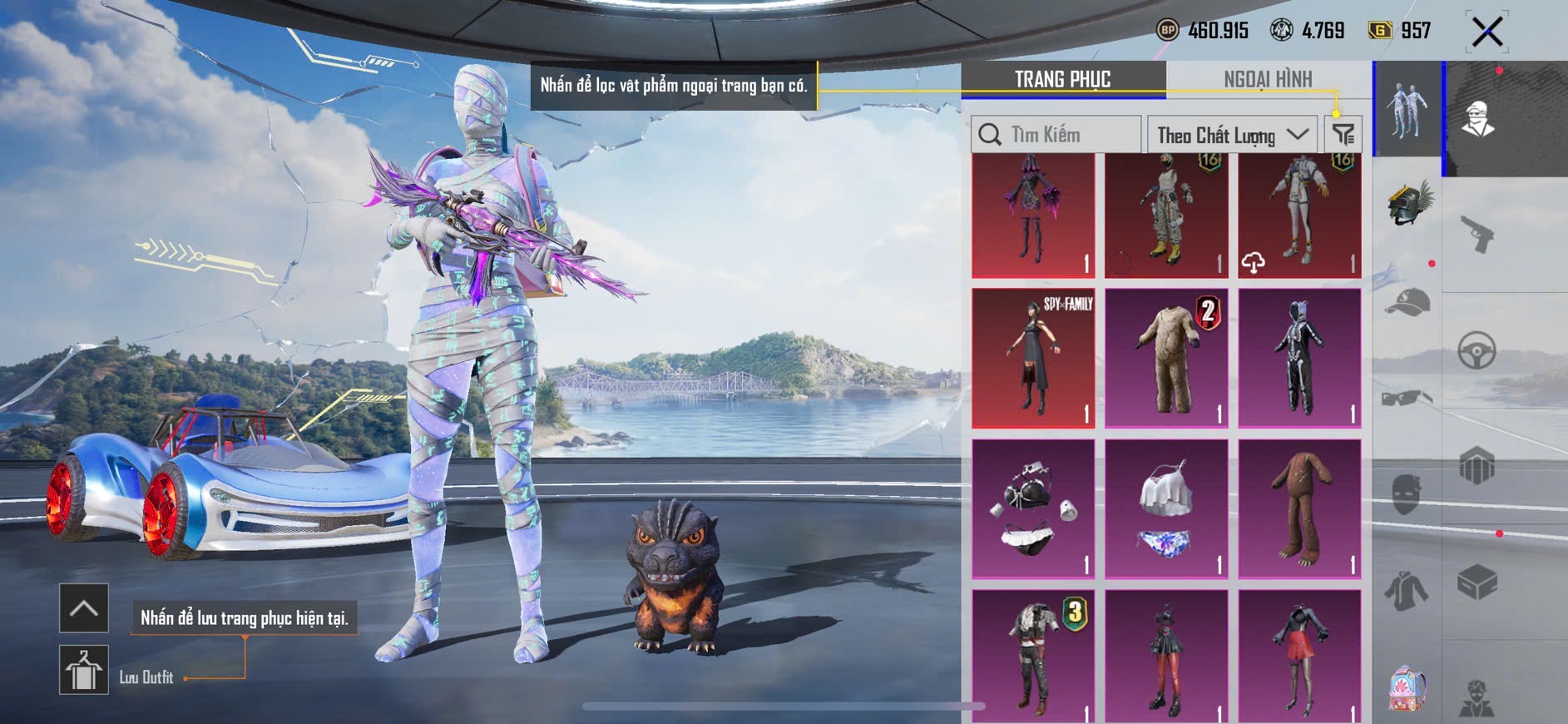Screen dimensions: 1568x724
Task: Select the cap headwear category
Action: [x=1407, y=302]
